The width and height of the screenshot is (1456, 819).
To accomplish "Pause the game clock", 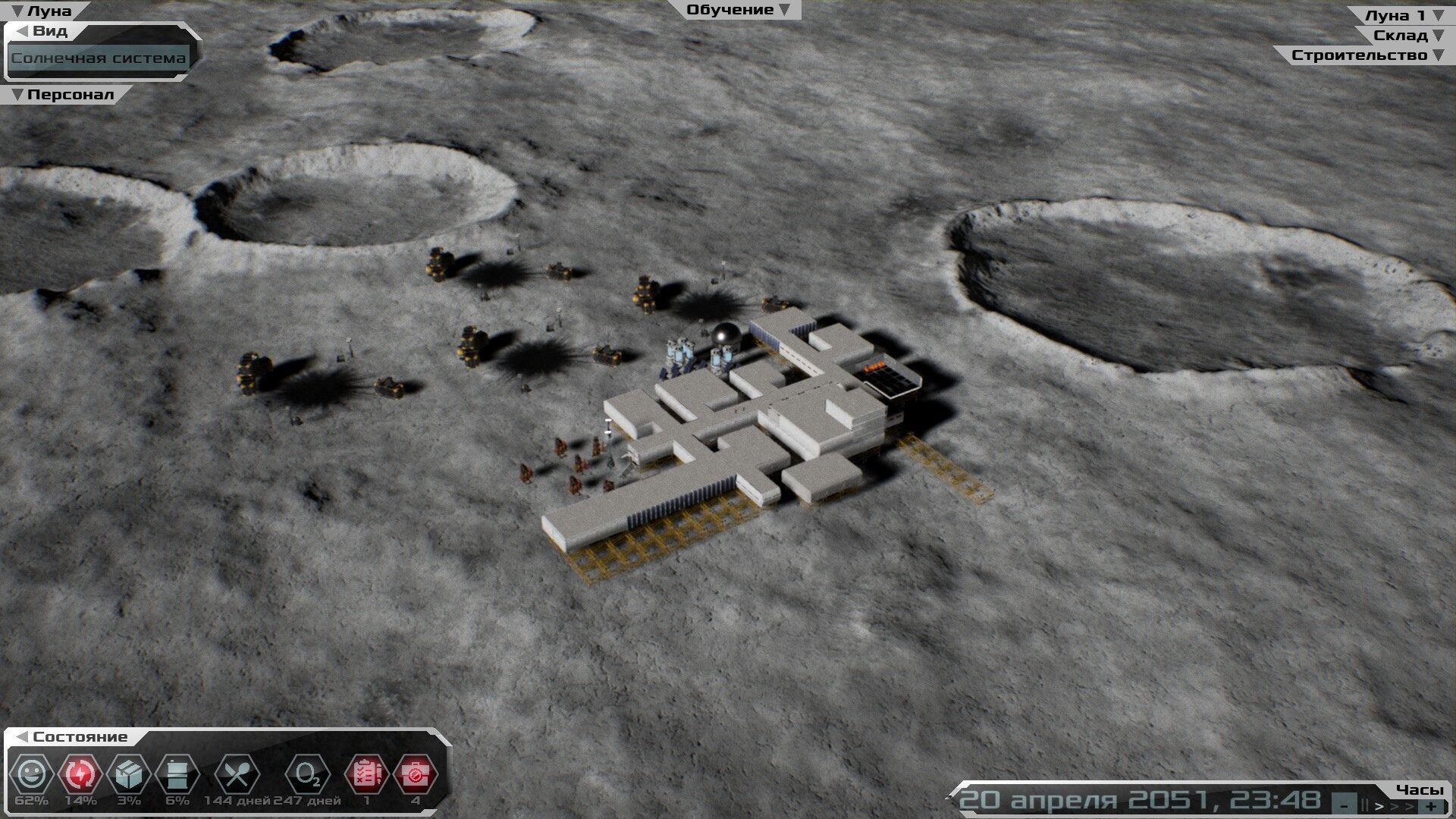I will (x=1365, y=805).
